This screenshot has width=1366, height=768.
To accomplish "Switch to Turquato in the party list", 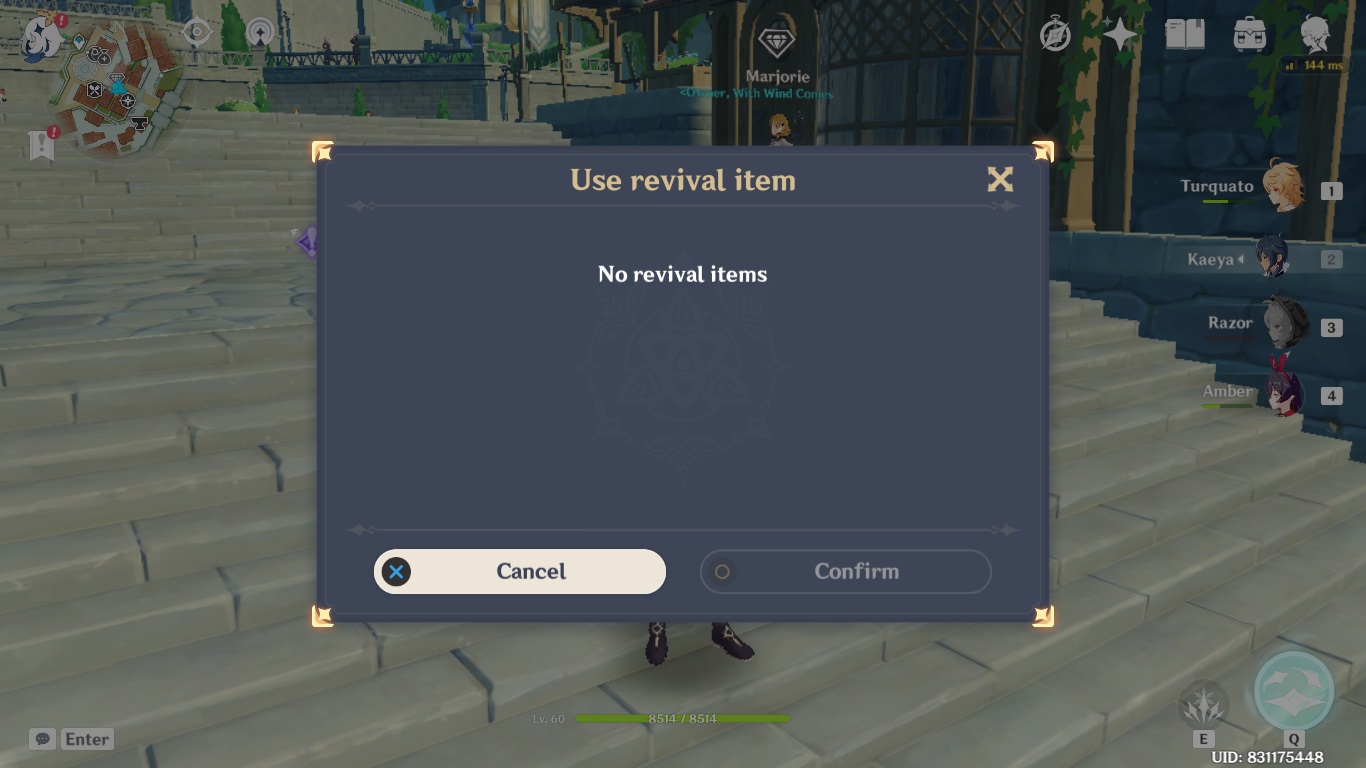I will 1281,188.
